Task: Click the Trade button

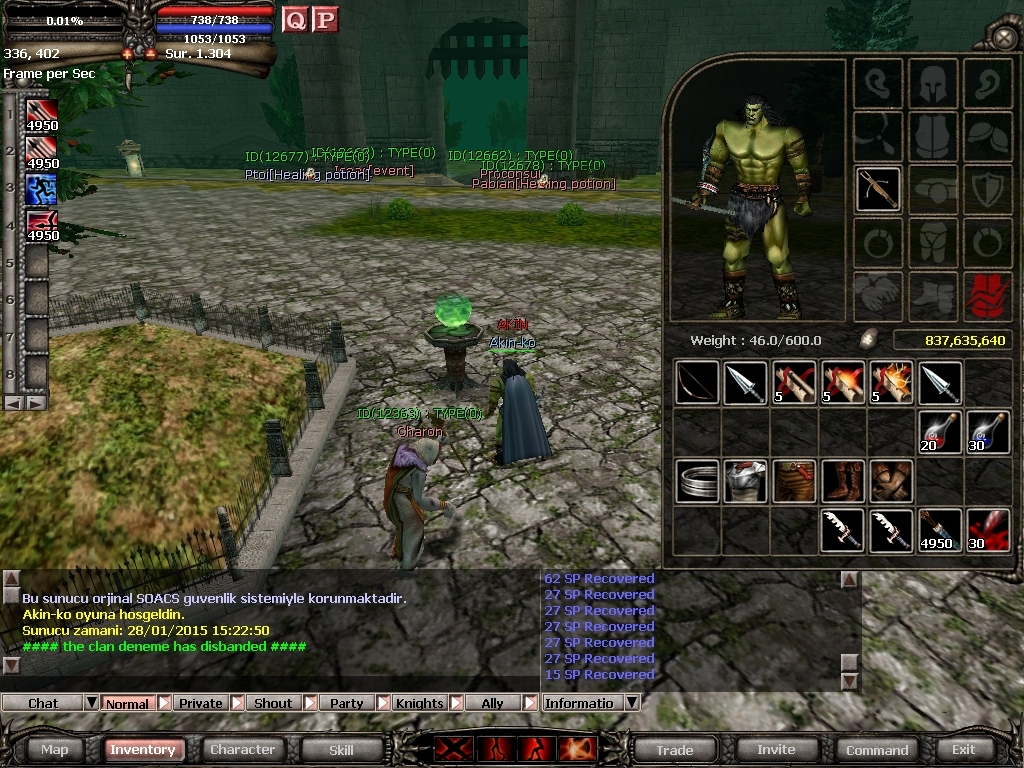Action: [675, 749]
